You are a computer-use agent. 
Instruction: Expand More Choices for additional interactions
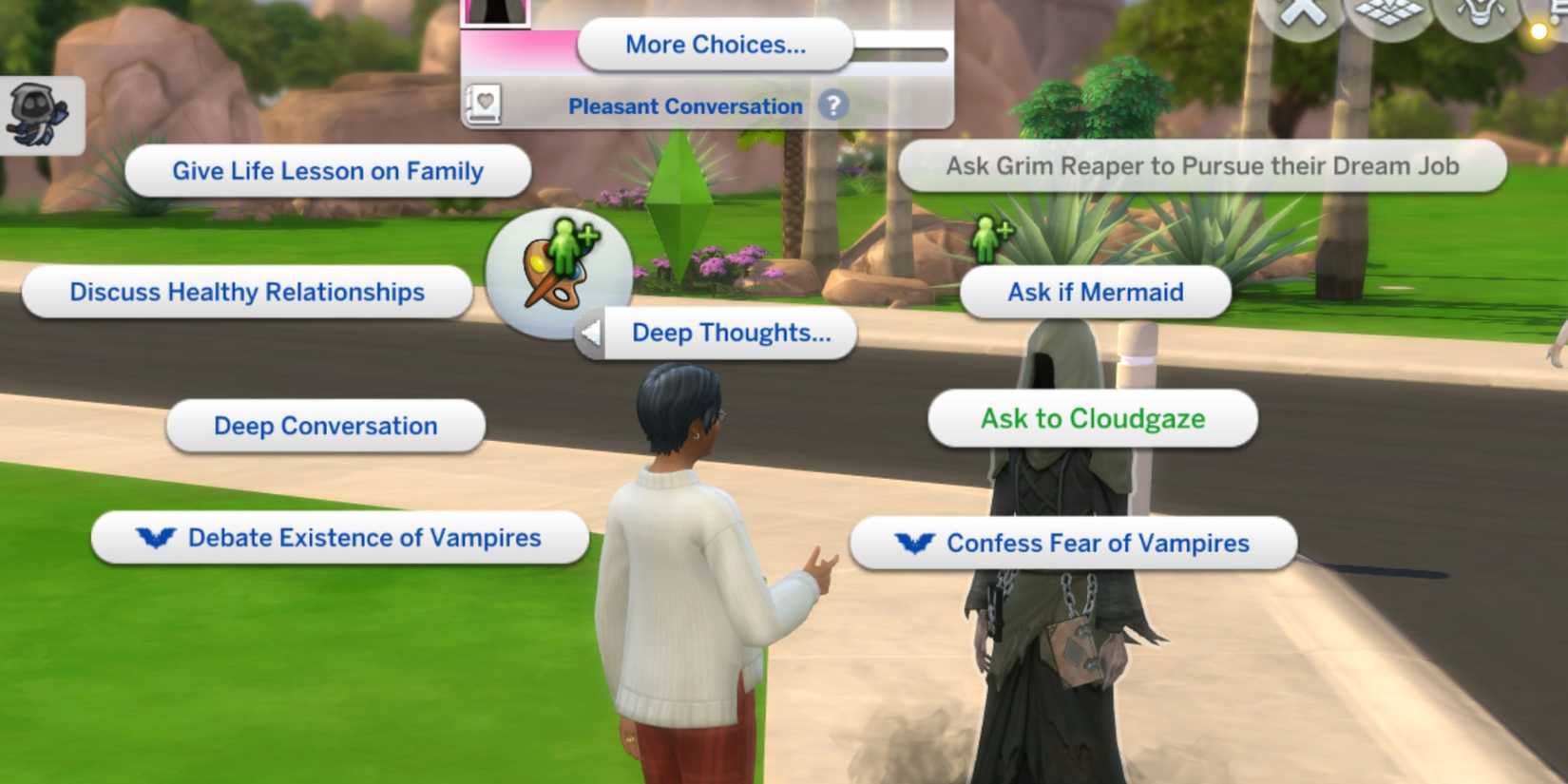716,44
